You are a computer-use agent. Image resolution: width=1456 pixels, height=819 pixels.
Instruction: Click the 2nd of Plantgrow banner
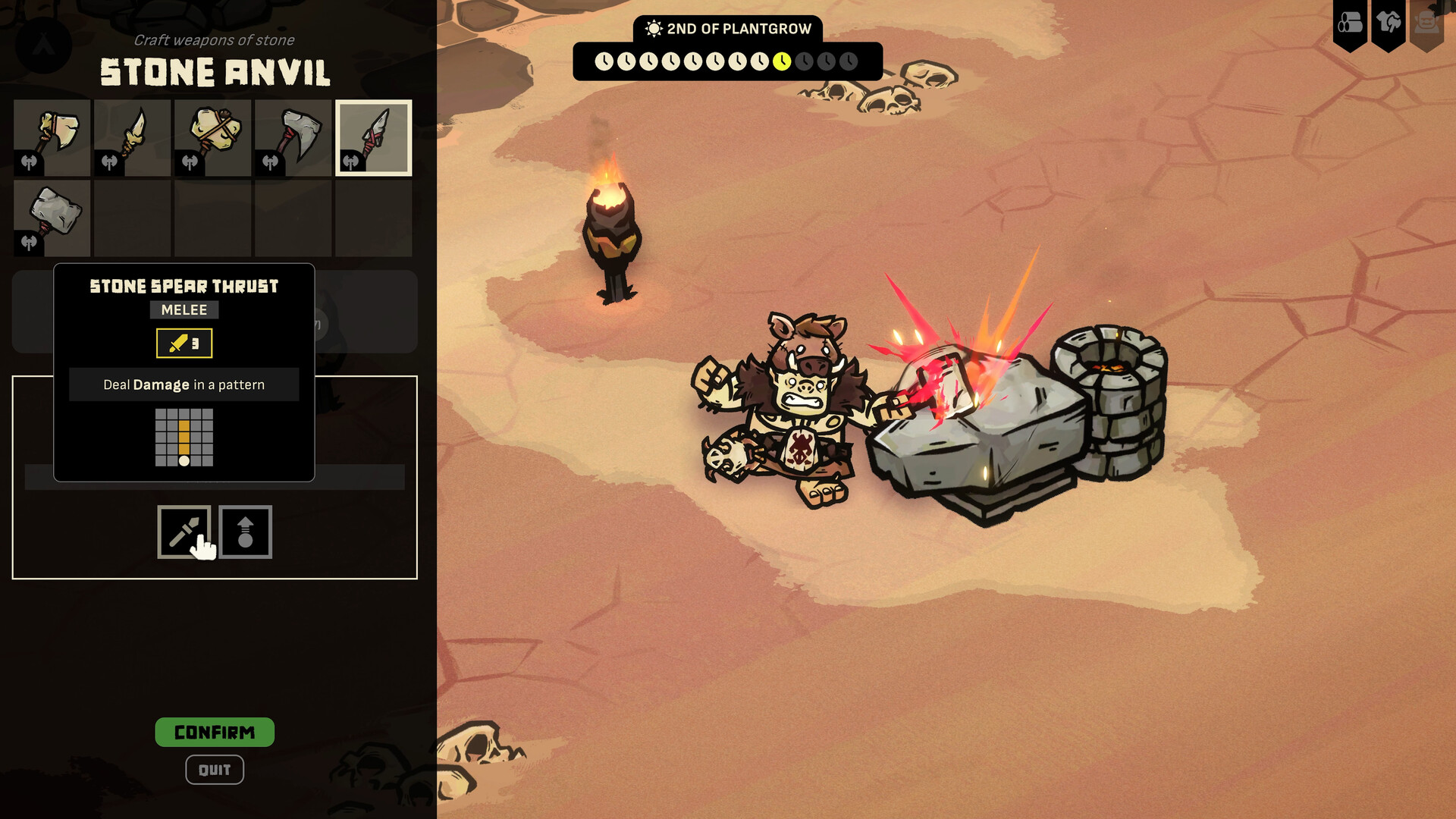726,28
